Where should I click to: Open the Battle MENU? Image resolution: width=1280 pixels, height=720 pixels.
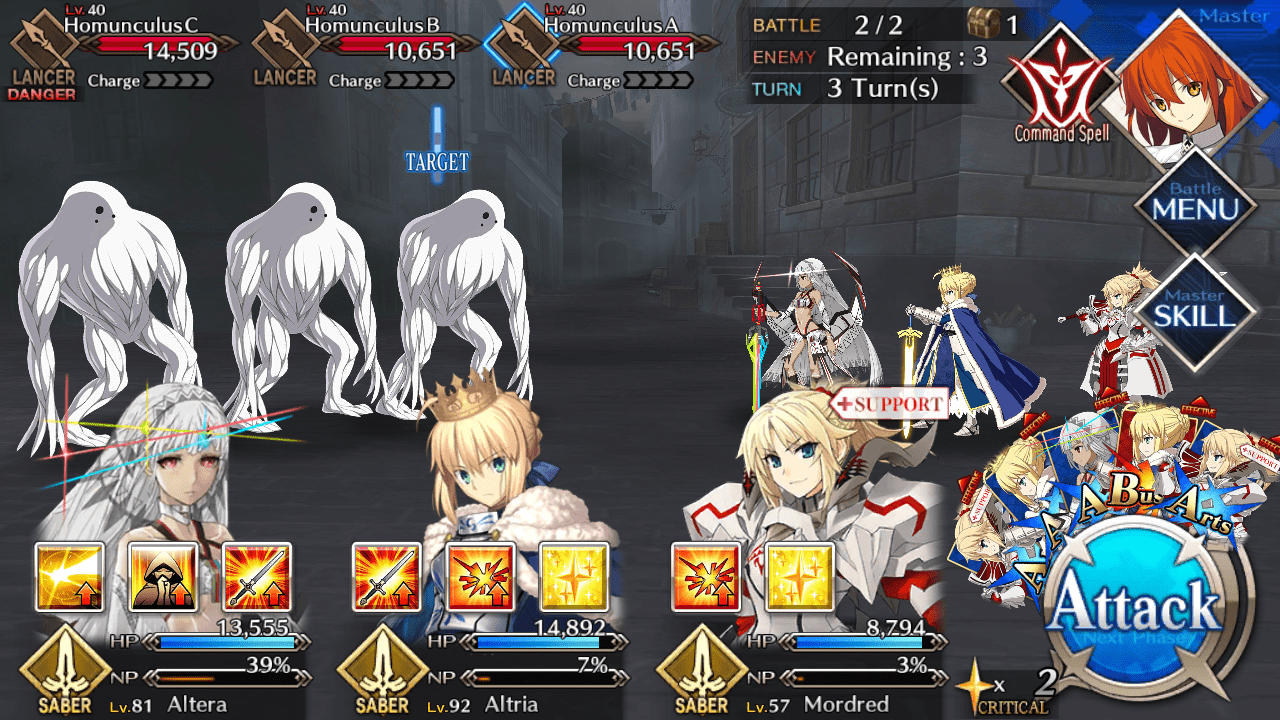point(1195,203)
